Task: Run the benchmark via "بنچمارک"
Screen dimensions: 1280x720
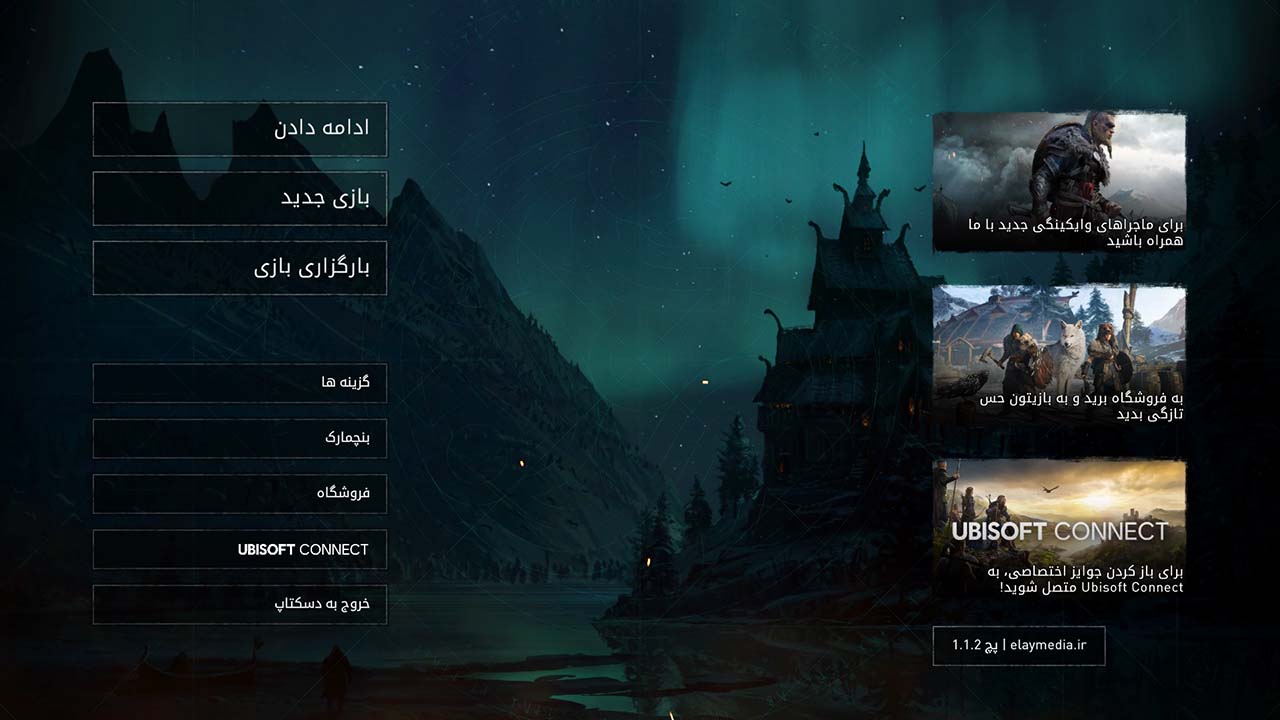Action: coord(239,438)
